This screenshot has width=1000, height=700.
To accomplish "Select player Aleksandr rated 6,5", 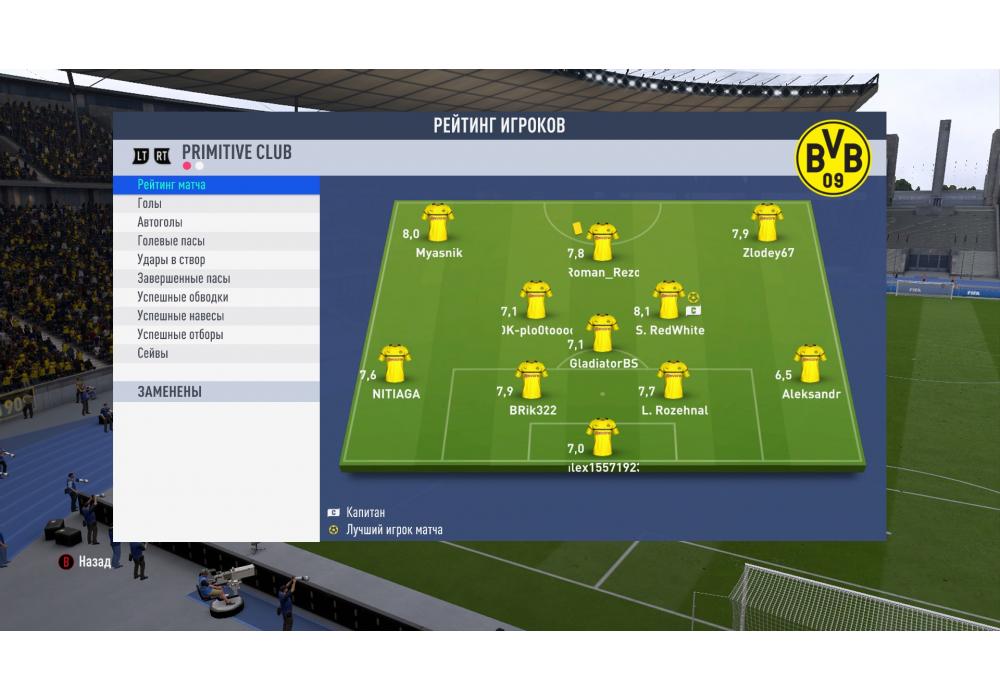I will 809,364.
